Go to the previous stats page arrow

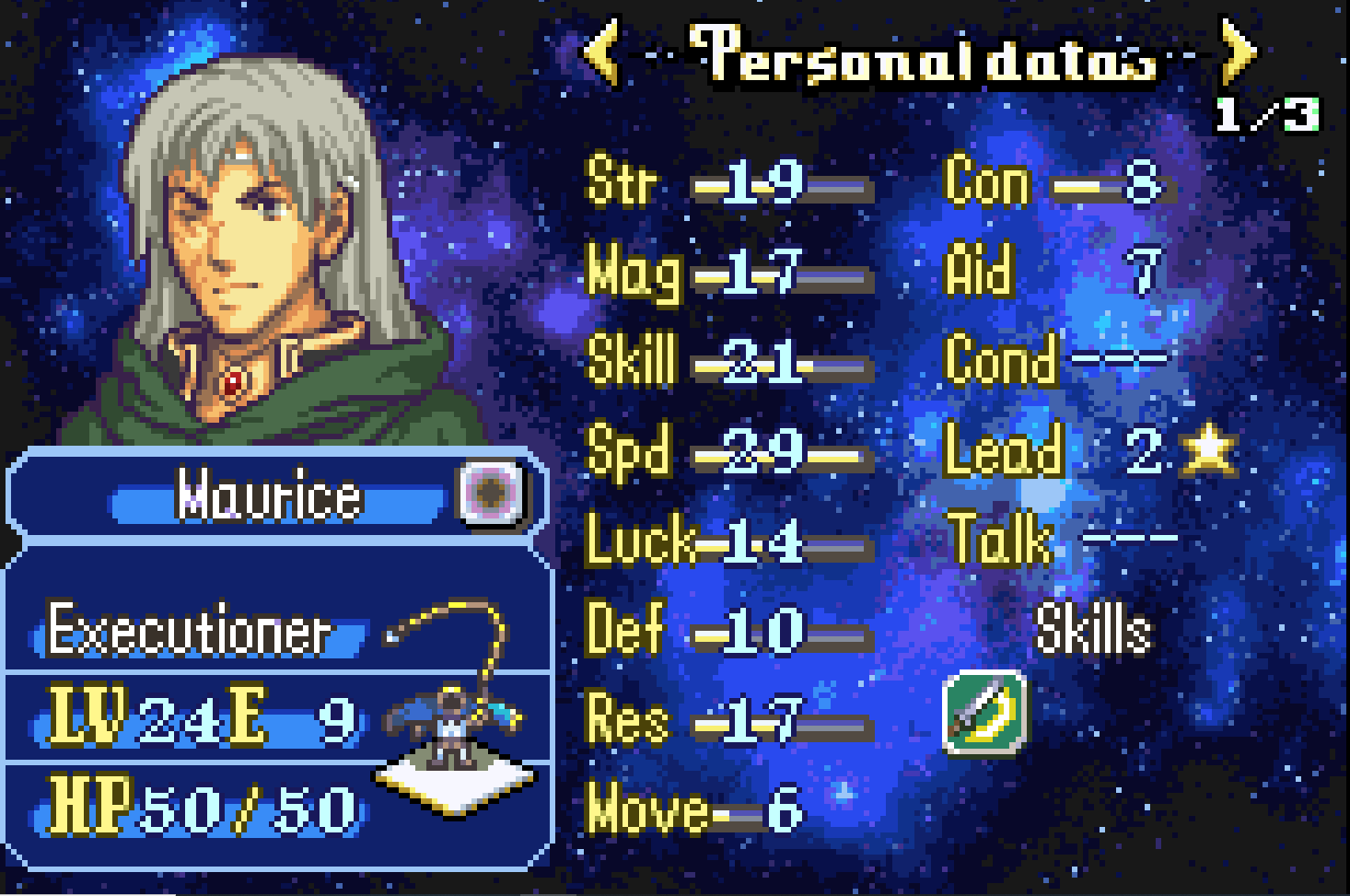[602, 52]
